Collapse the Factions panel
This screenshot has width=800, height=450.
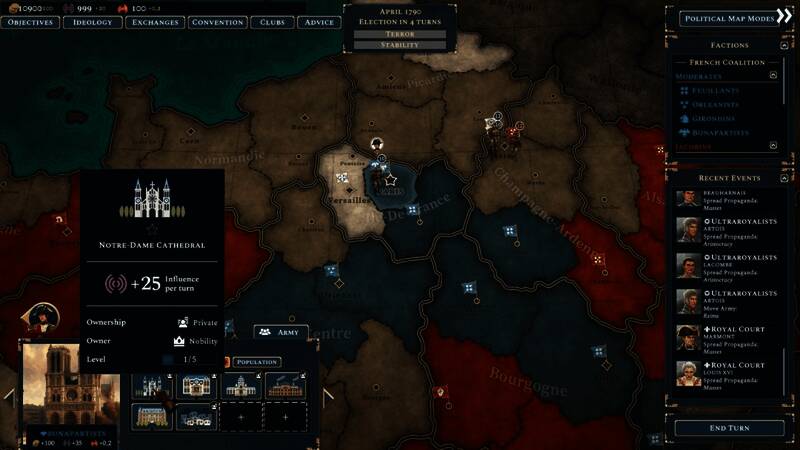[x=783, y=45]
